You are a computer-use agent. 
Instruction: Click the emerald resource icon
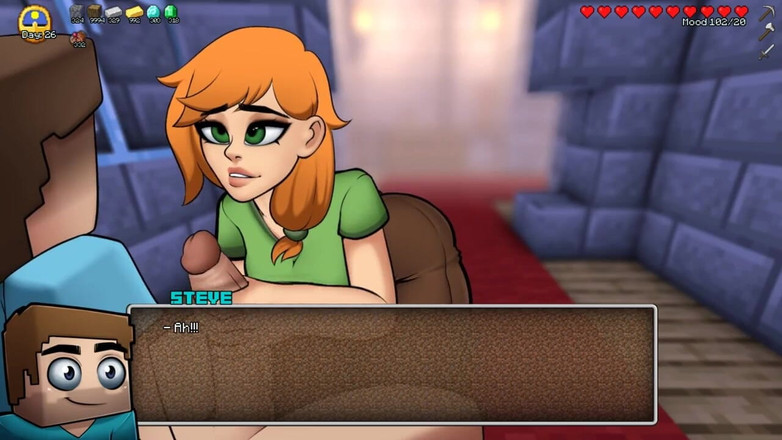point(171,11)
